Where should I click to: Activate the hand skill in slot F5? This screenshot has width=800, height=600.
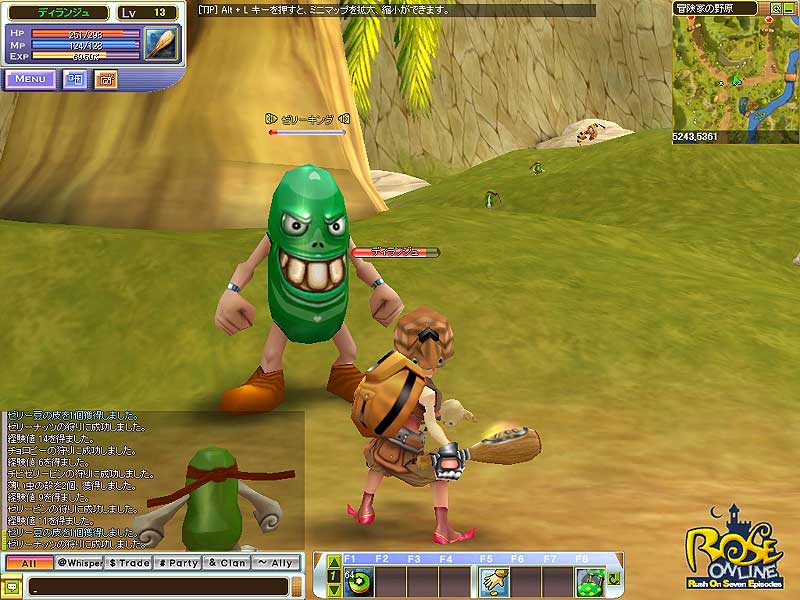(x=490, y=581)
